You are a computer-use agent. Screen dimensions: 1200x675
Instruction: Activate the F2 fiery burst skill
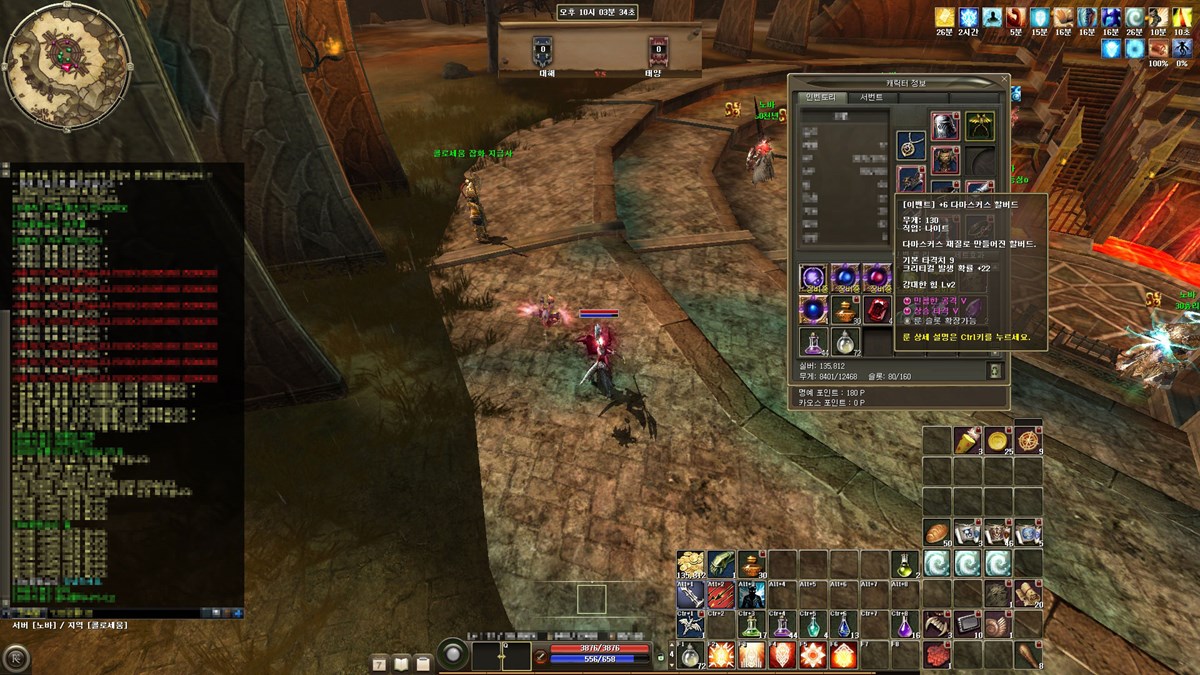(720, 656)
